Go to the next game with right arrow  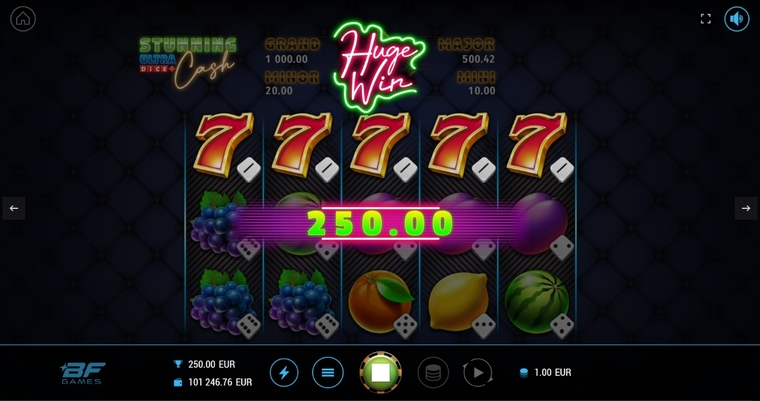tap(746, 208)
